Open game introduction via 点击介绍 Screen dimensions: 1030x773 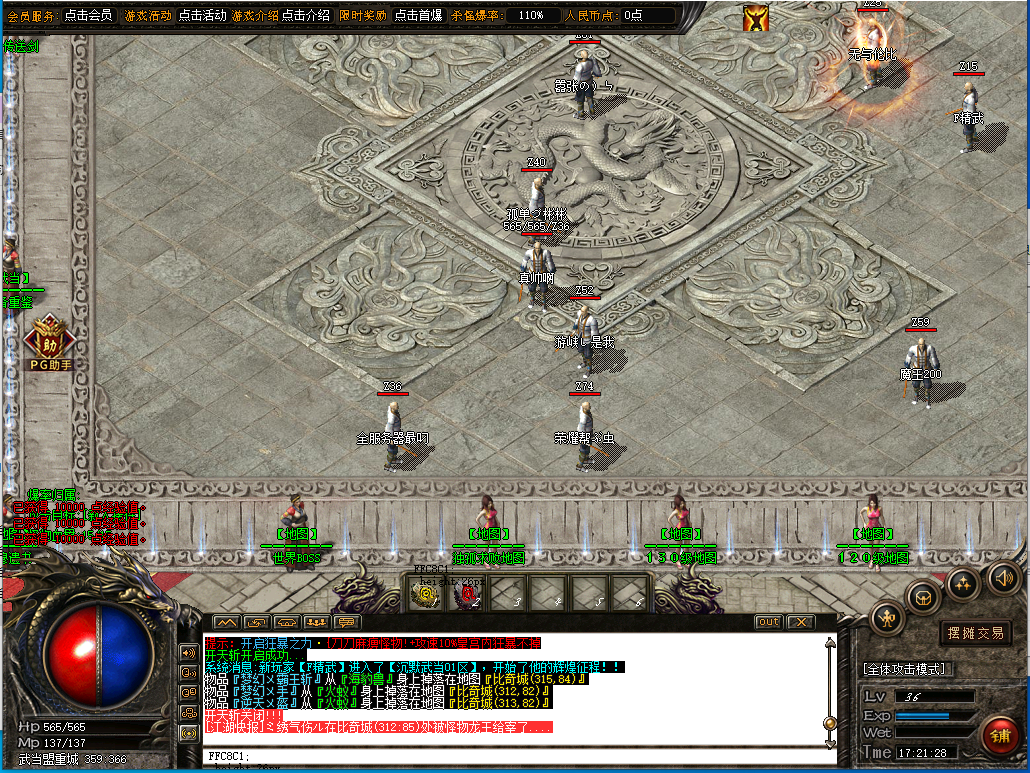pos(306,15)
